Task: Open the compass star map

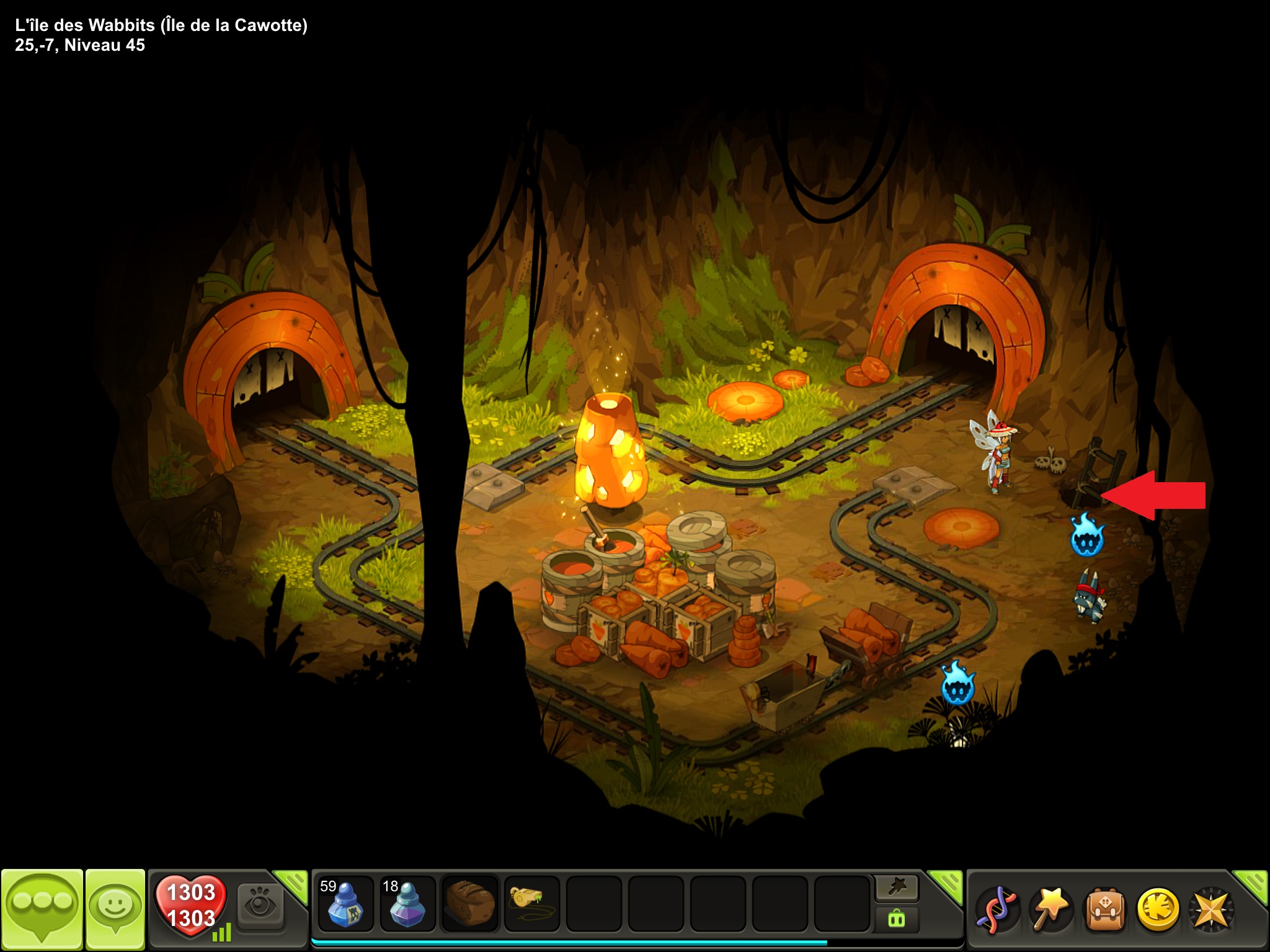Action: [1210, 909]
